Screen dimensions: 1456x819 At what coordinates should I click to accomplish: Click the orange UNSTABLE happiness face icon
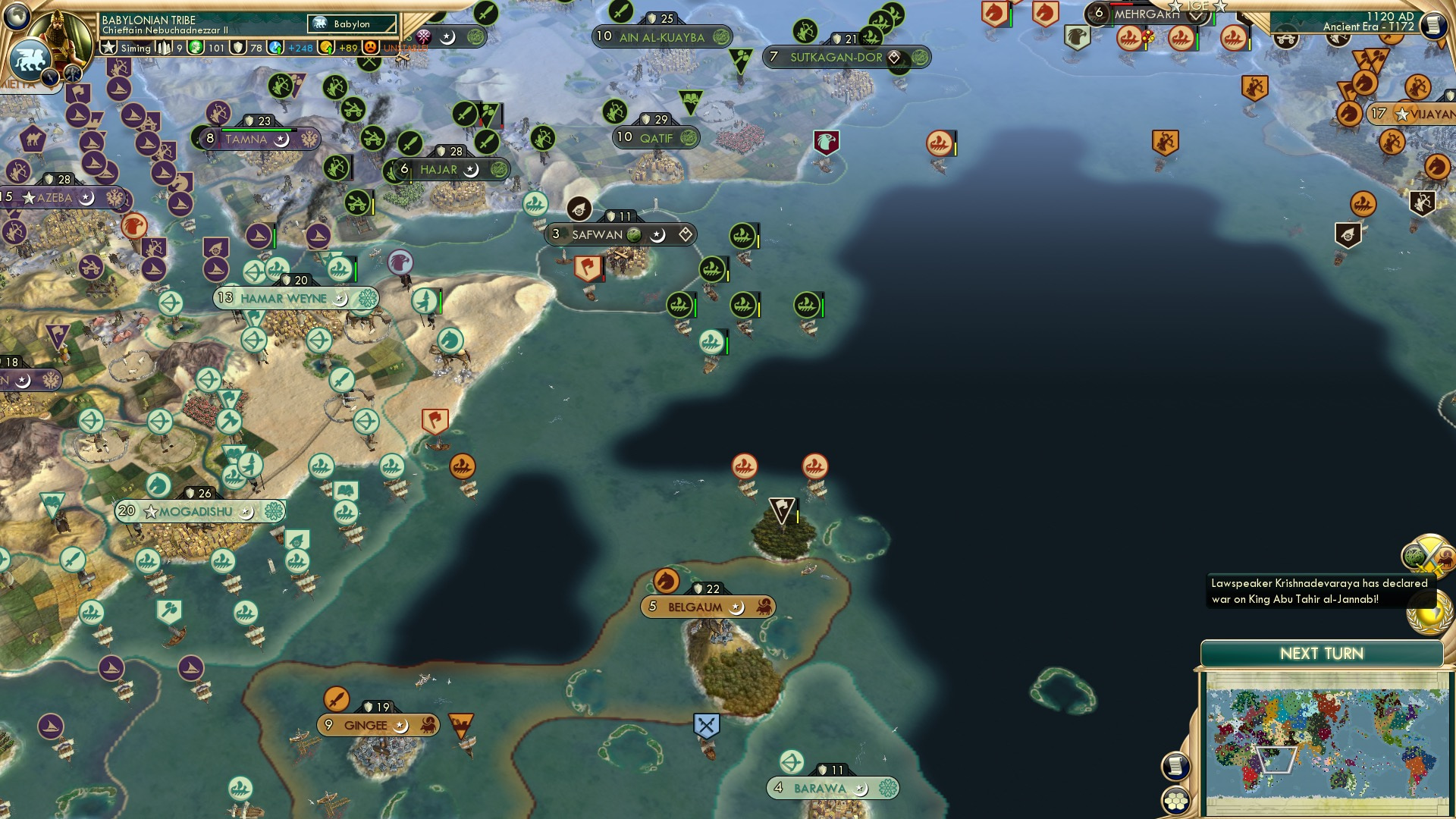369,47
